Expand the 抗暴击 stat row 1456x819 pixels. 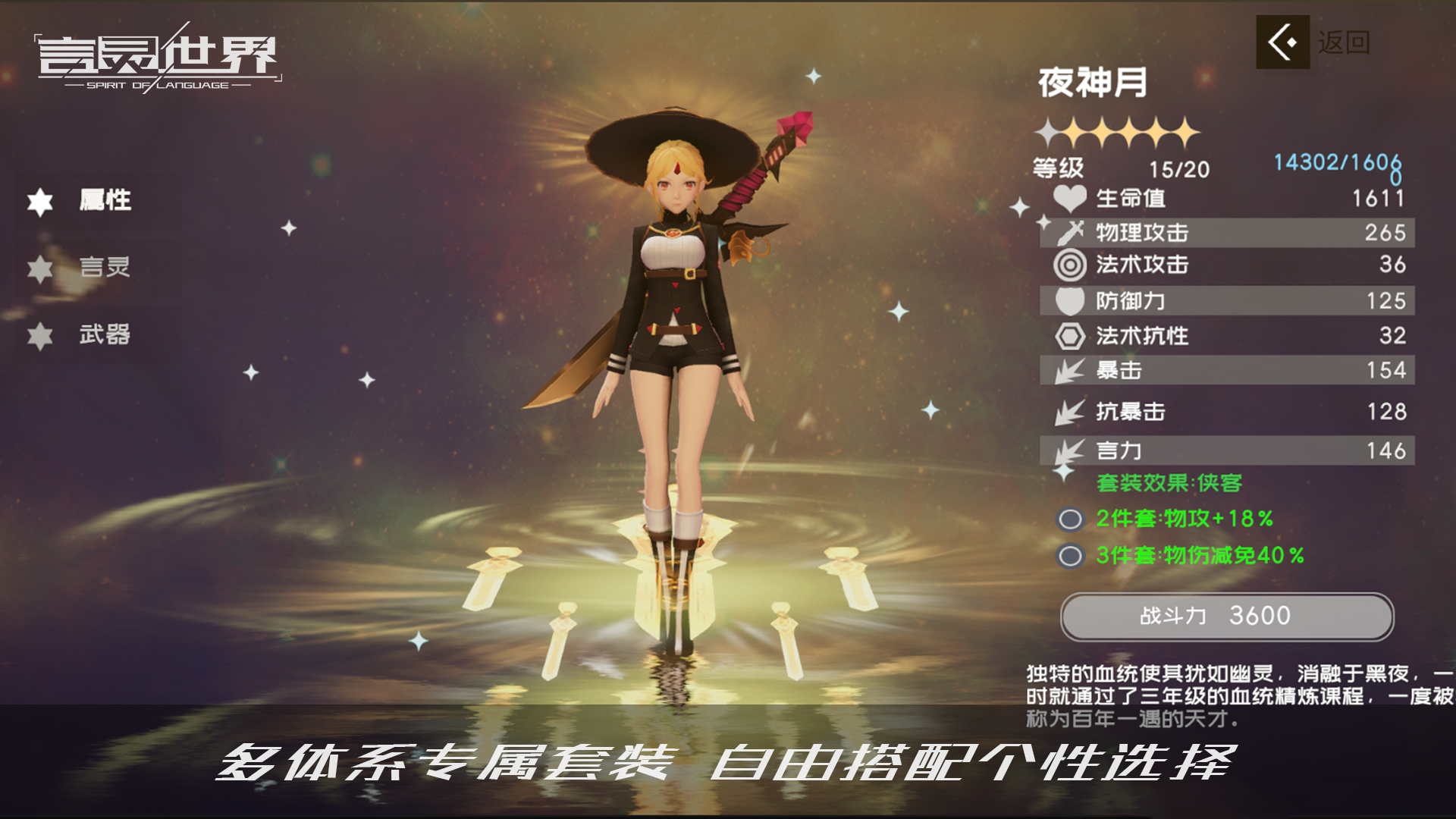click(x=1228, y=411)
